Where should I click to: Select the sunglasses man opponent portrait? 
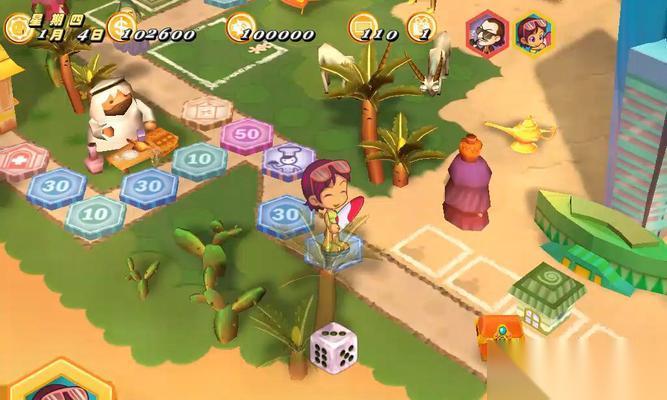click(488, 32)
